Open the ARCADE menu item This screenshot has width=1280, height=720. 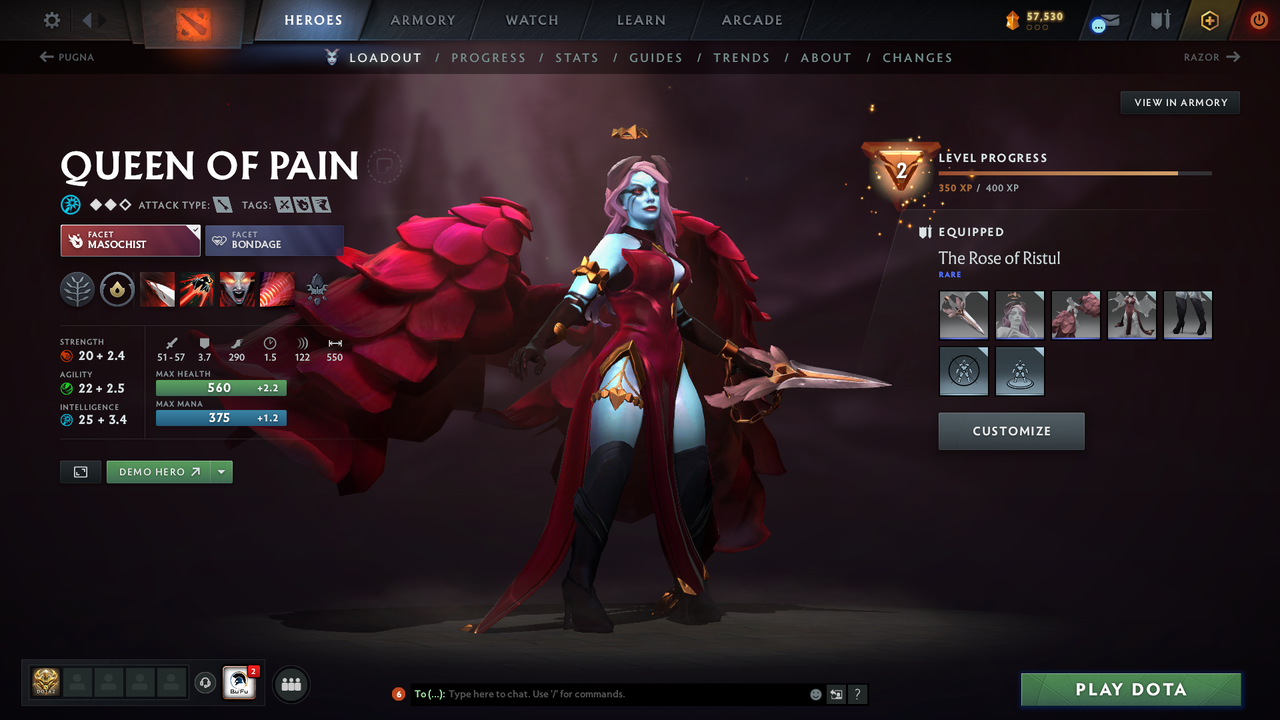click(751, 20)
